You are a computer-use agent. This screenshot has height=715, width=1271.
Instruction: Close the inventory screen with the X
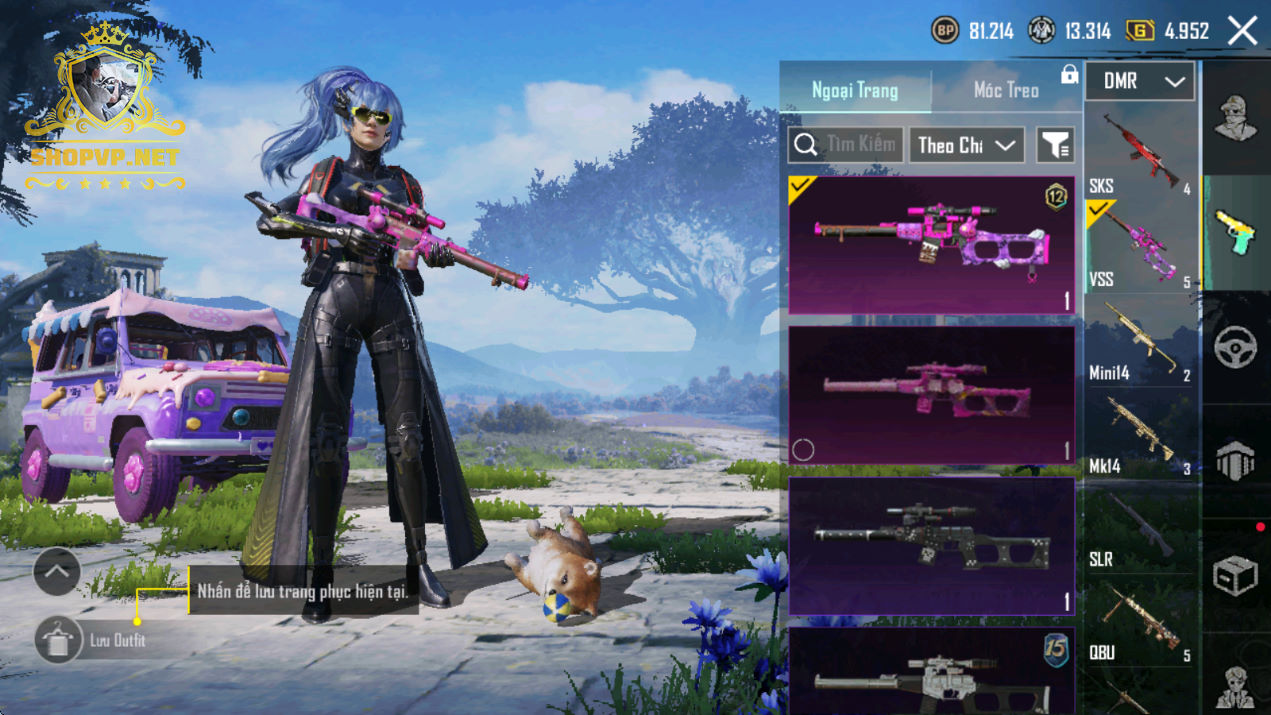1242,31
